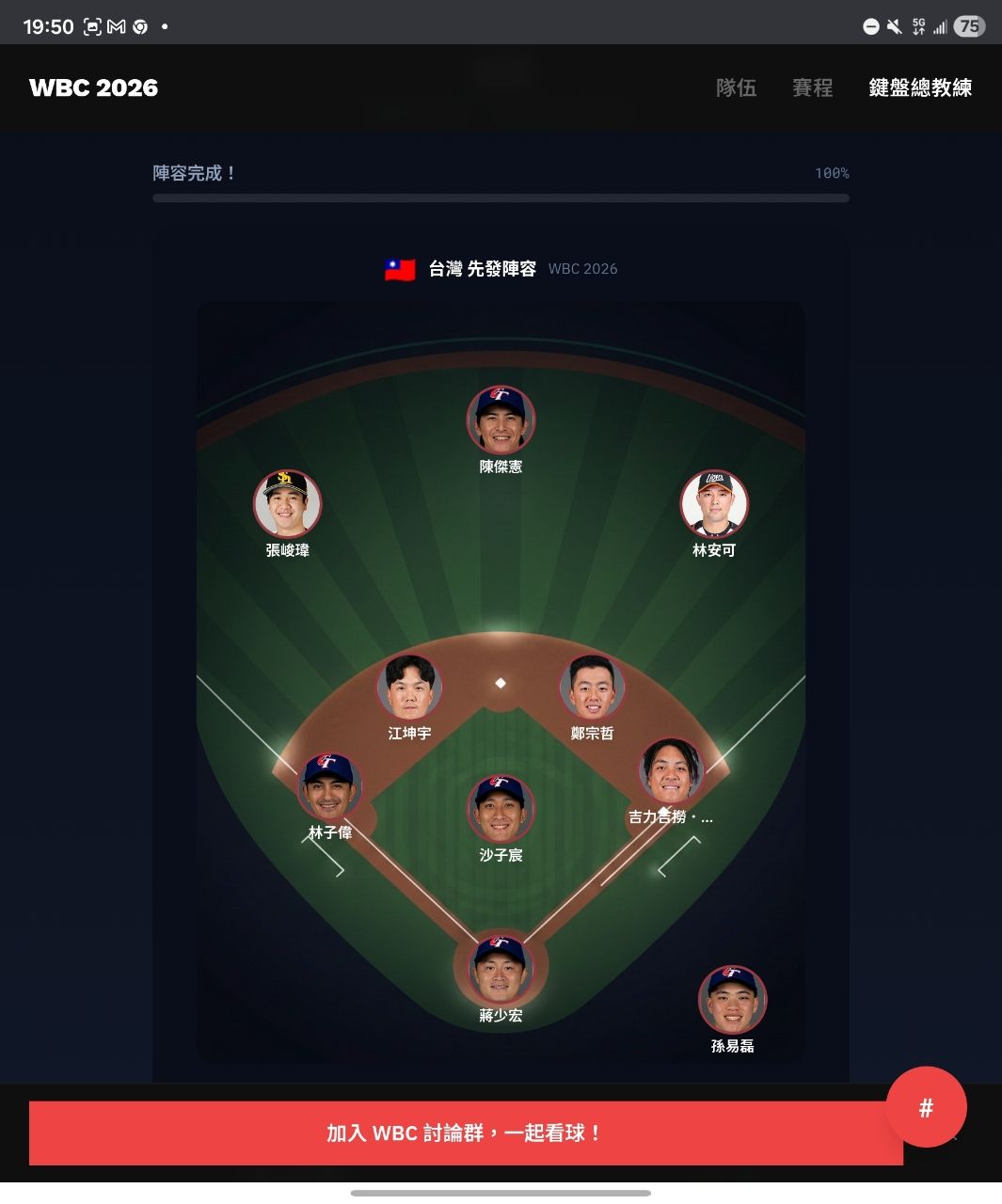Select the 鍵盤總教練 tab

click(x=919, y=87)
